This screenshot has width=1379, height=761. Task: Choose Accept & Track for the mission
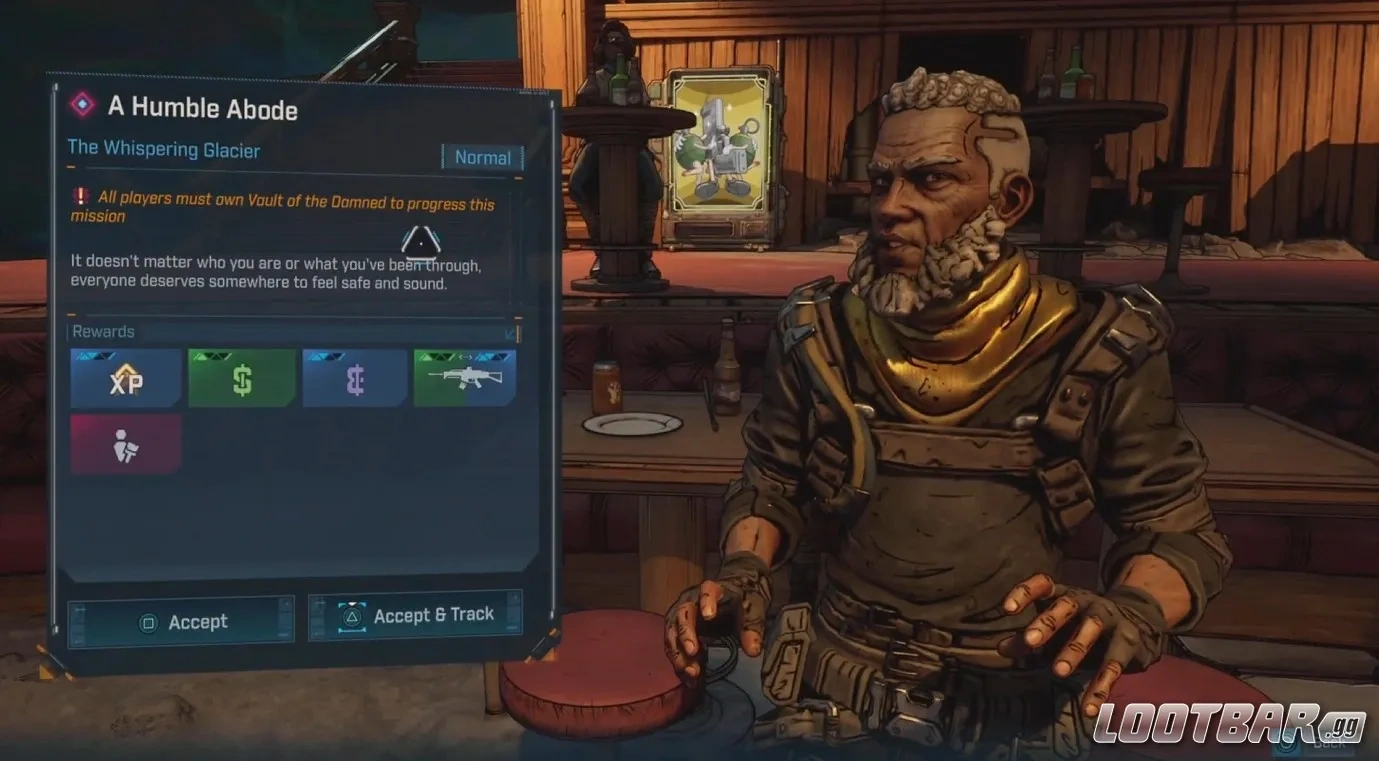(x=415, y=615)
